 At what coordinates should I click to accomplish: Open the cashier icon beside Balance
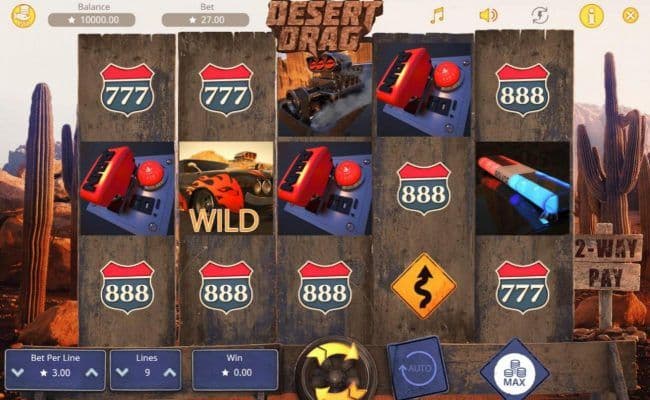(23, 15)
